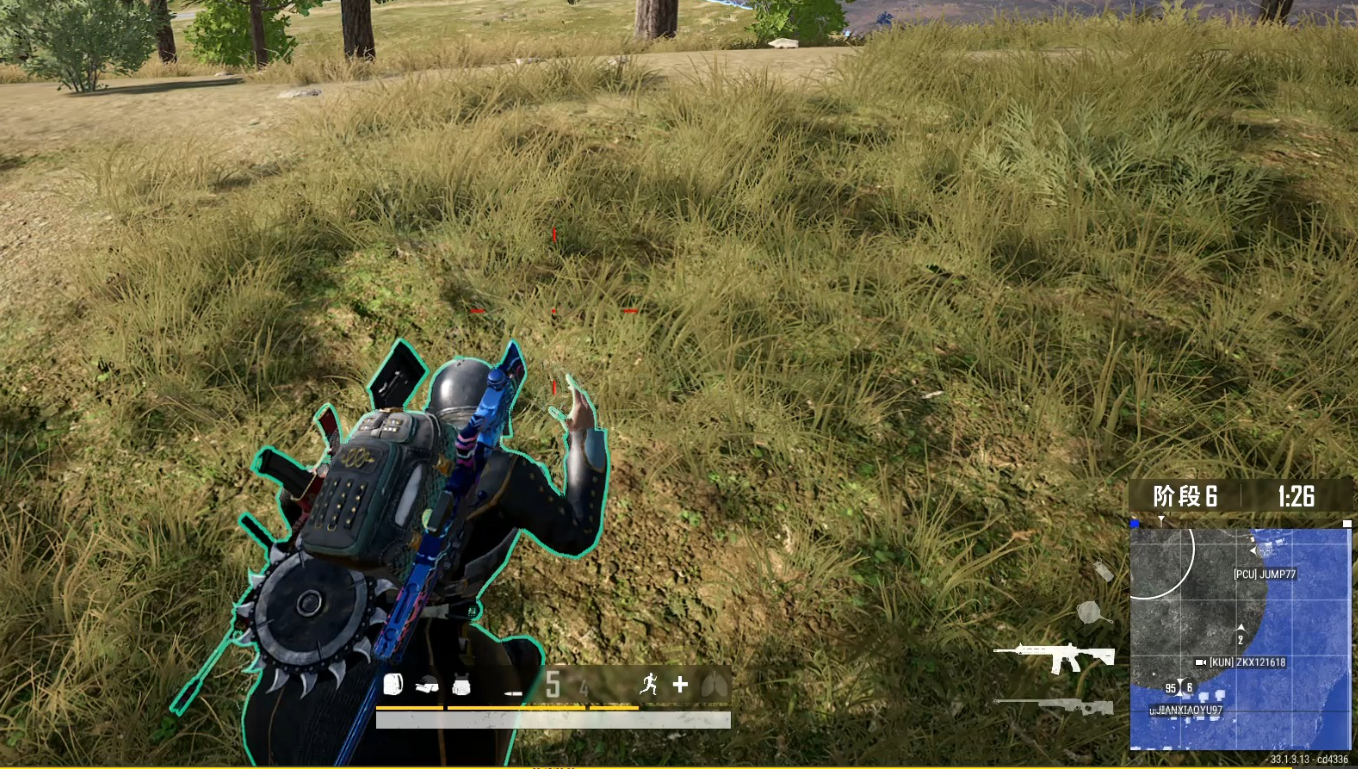The image size is (1358, 769).
Task: Click the numbered 2 player marker on minimap
Action: 1241,638
